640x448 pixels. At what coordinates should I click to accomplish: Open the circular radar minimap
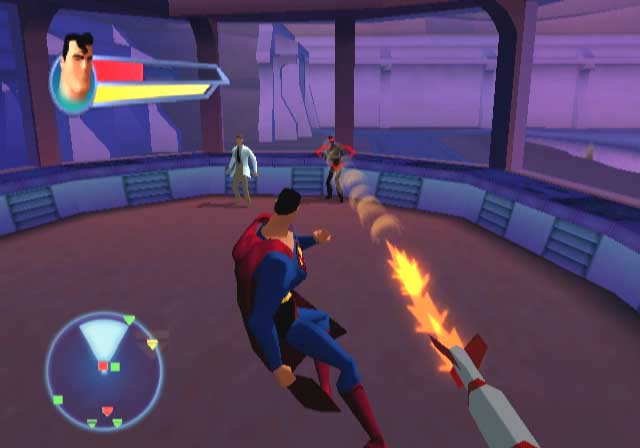pyautogui.click(x=103, y=371)
